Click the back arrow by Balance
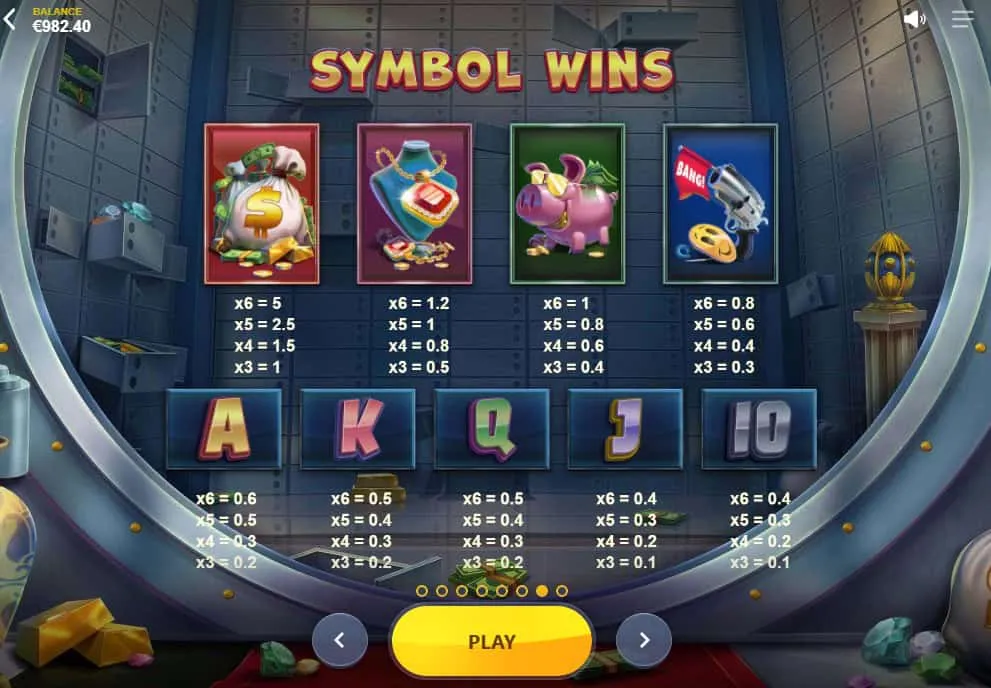The image size is (991, 688). (10, 19)
